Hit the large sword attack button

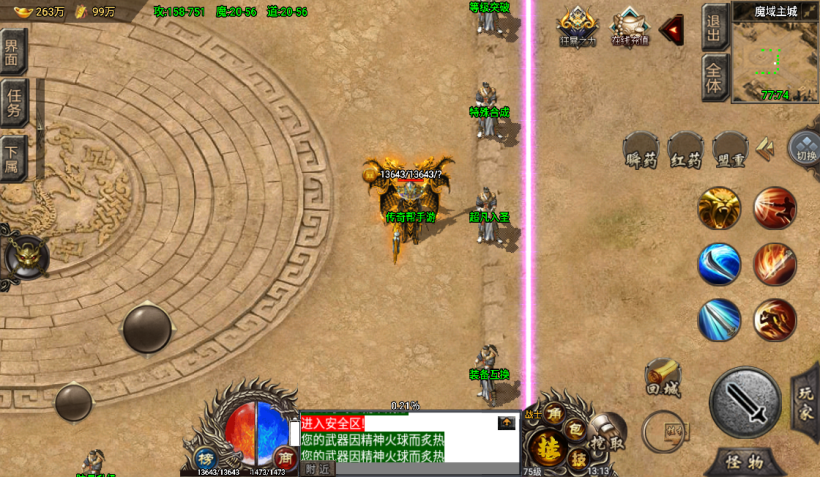[745, 402]
